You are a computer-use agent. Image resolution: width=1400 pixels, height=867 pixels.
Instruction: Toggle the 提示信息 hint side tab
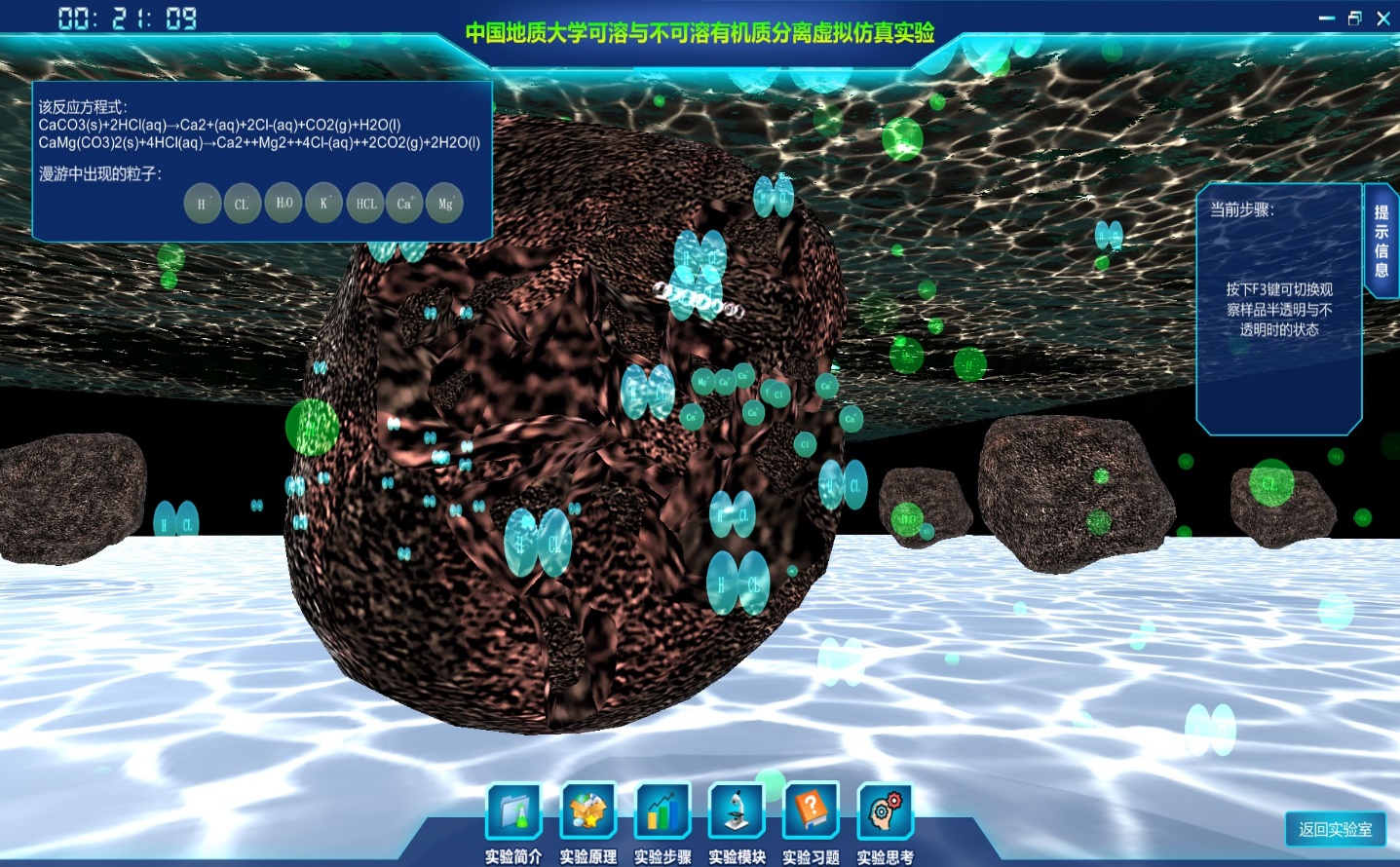1381,241
